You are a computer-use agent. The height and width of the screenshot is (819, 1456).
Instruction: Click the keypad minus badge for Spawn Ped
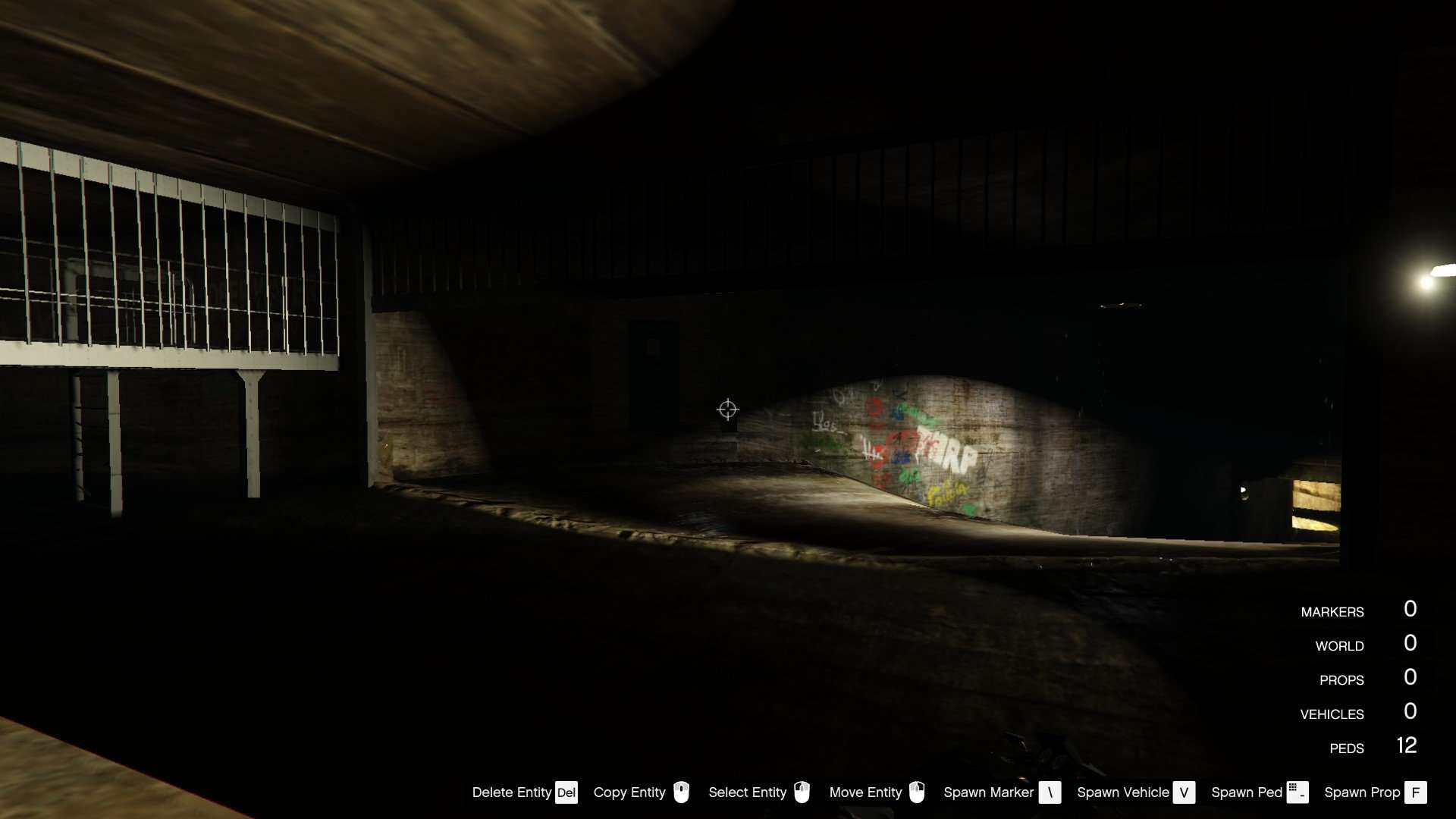pos(1298,792)
